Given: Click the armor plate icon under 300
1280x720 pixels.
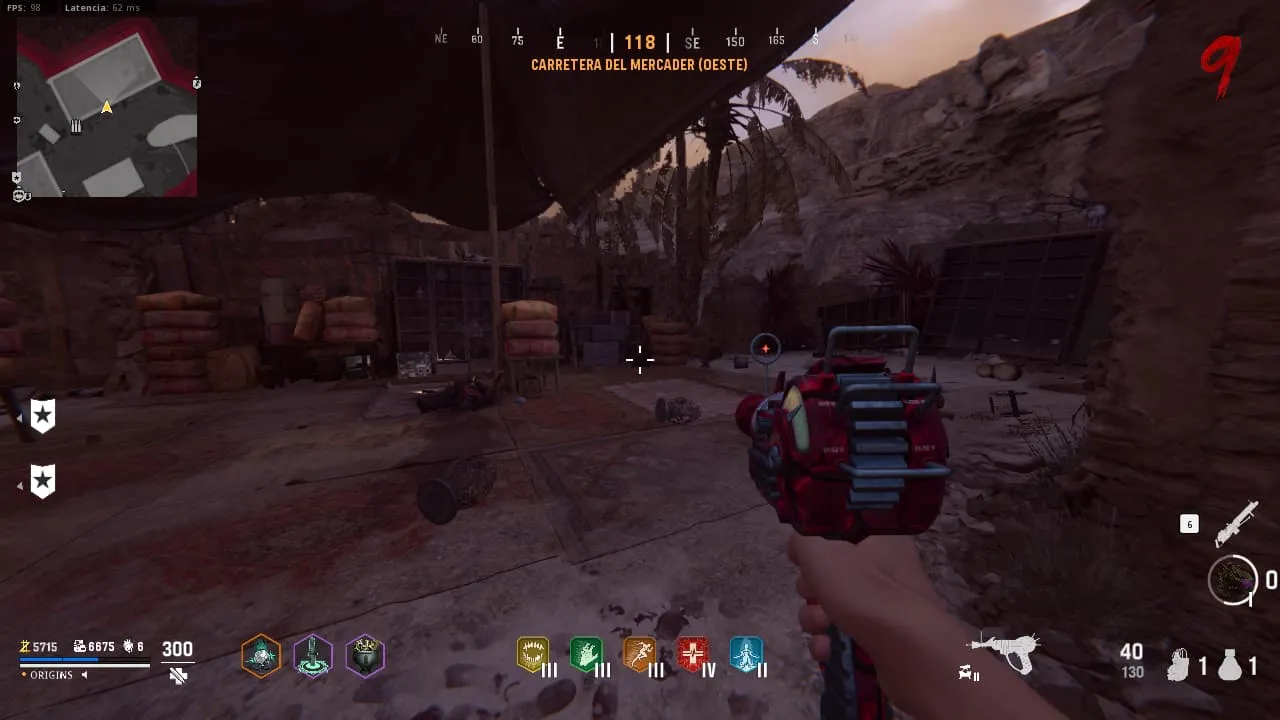Looking at the screenshot, I should pyautogui.click(x=178, y=676).
